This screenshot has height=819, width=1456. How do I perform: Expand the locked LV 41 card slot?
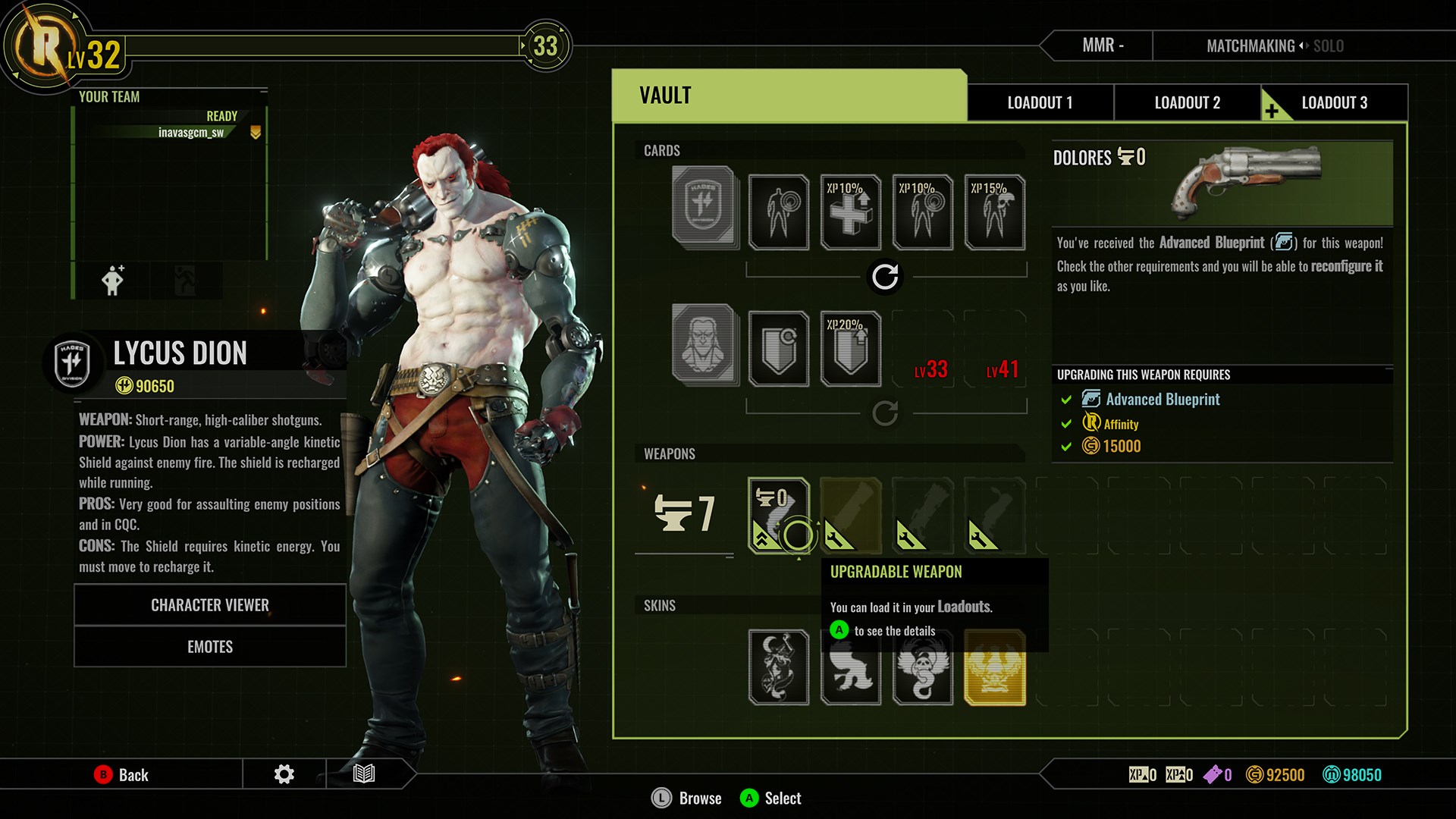pos(995,349)
